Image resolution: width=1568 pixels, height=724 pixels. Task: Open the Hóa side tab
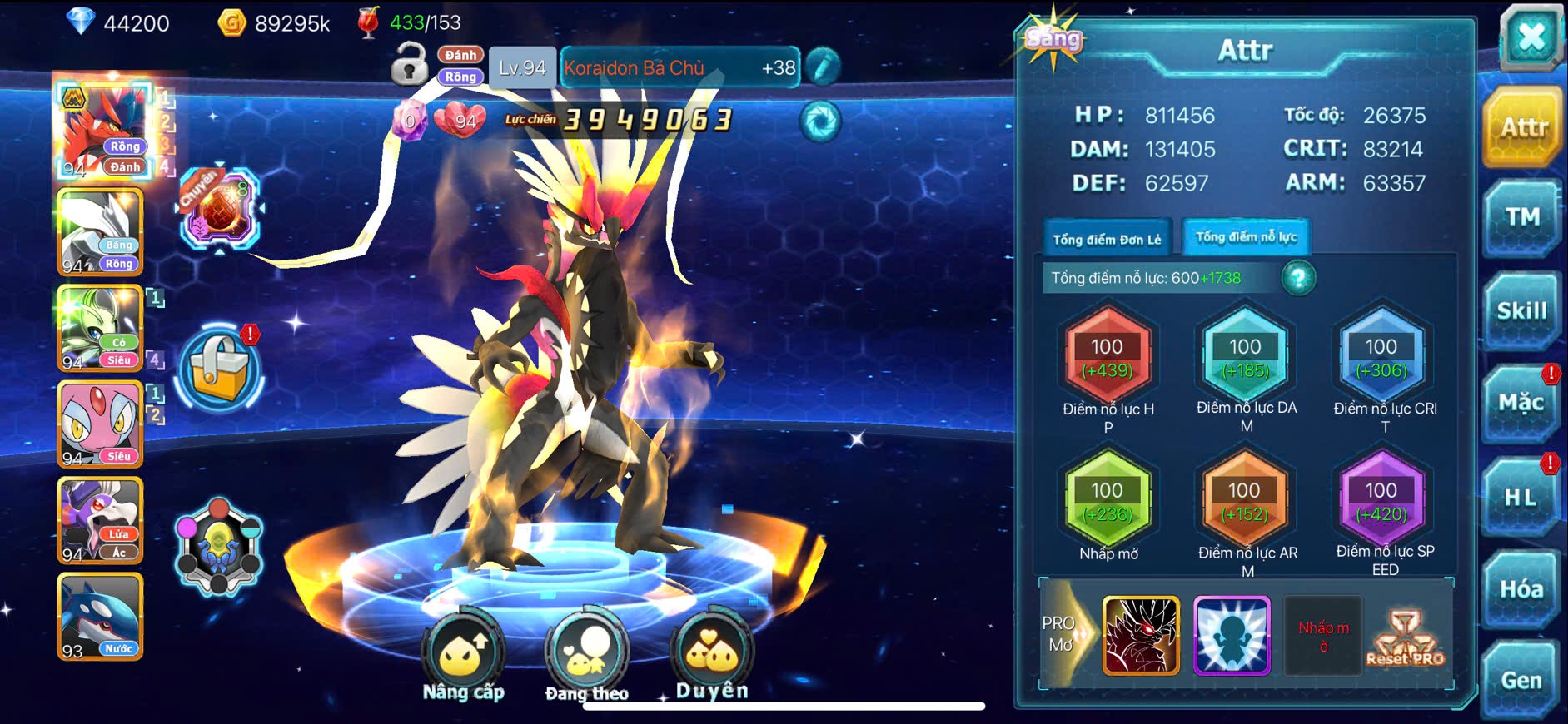pyautogui.click(x=1521, y=589)
